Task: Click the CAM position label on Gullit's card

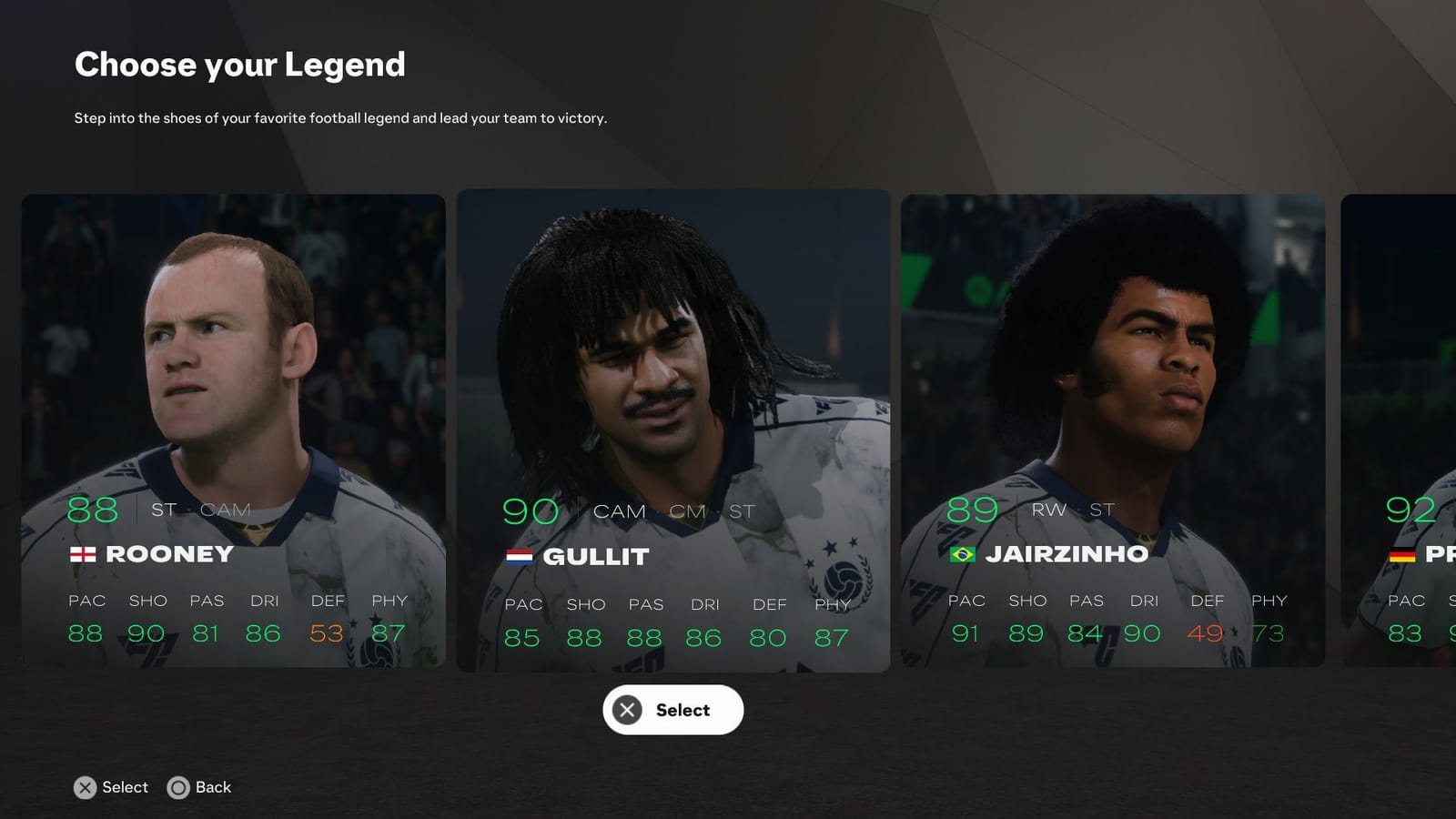Action: [x=620, y=511]
